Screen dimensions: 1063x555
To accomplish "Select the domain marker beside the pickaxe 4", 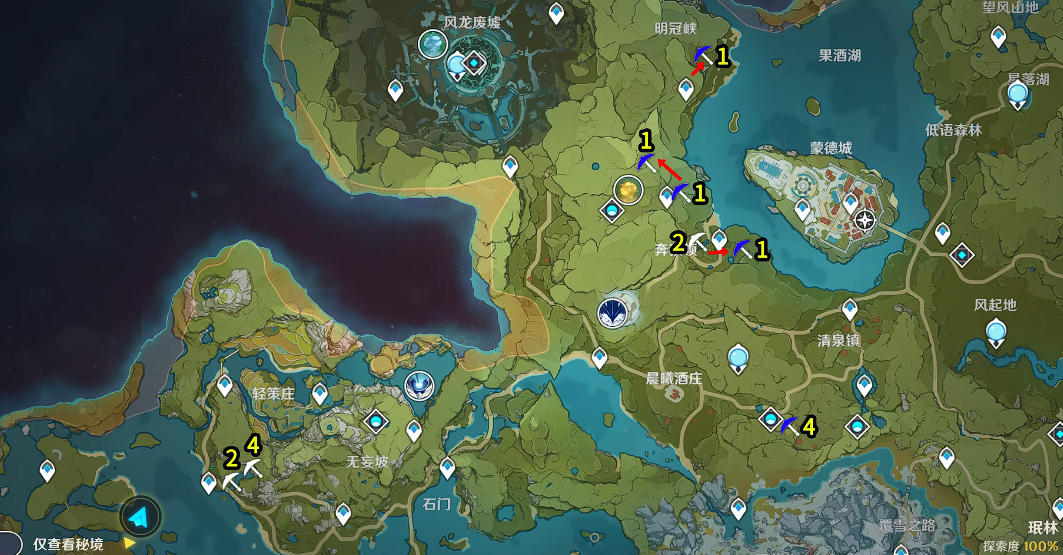I will (x=770, y=419).
